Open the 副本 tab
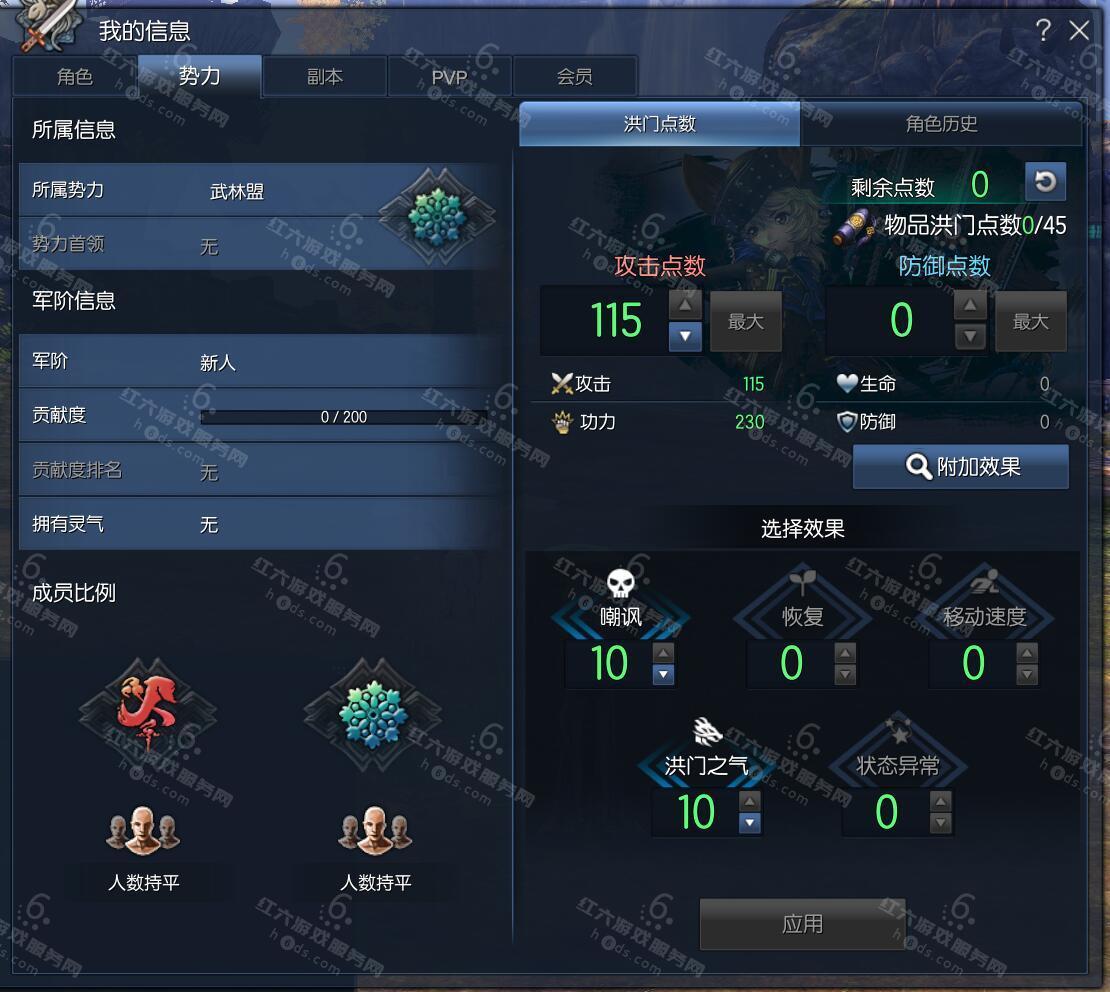Viewport: 1110px width, 992px height. click(x=324, y=77)
